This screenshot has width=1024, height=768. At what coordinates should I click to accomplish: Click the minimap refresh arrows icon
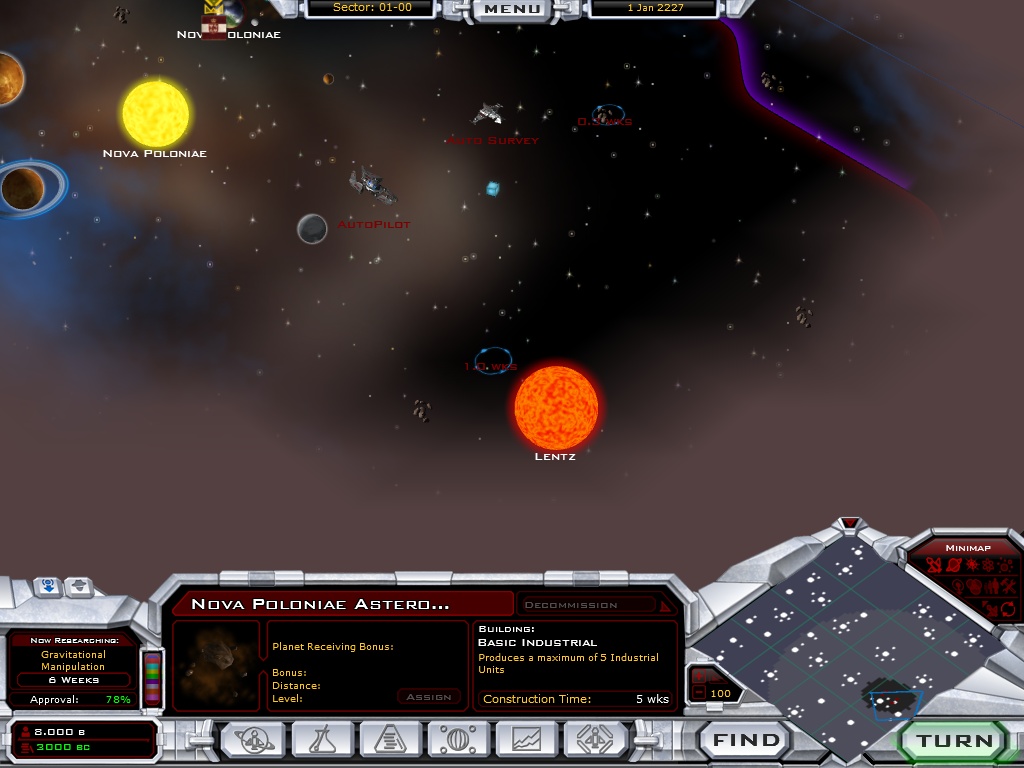click(1007, 608)
